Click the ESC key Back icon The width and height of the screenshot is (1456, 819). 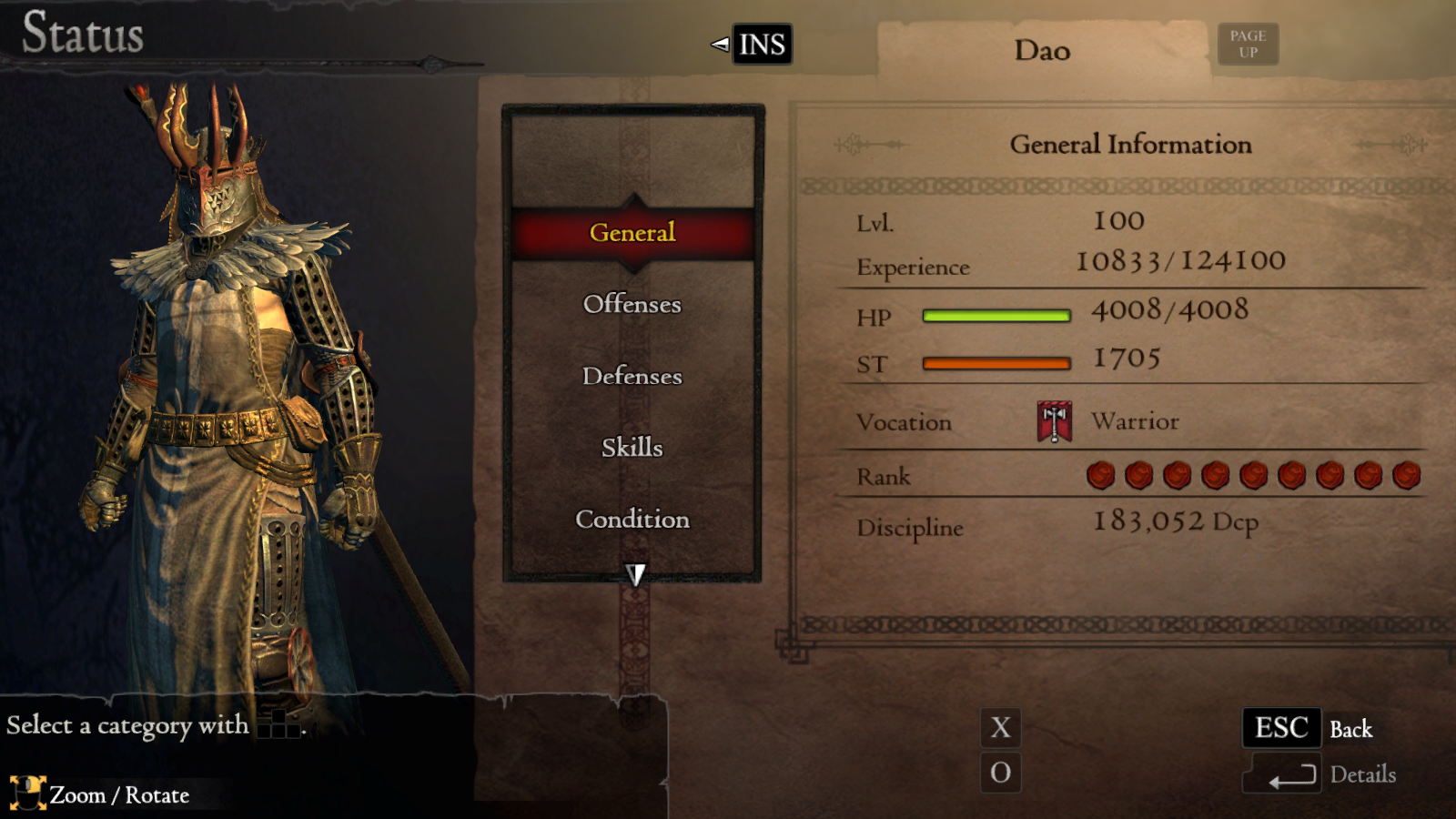(x=1281, y=728)
